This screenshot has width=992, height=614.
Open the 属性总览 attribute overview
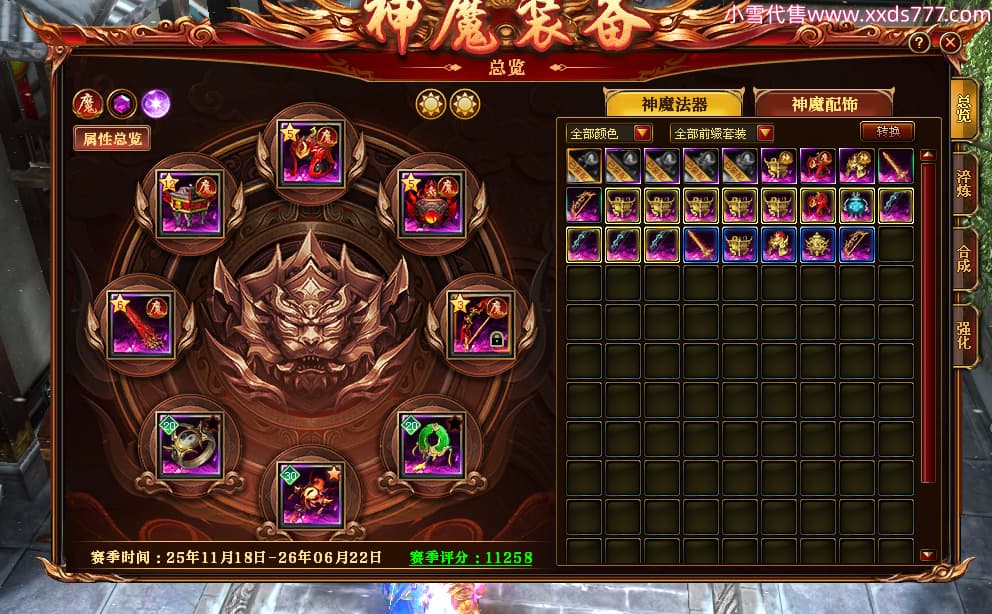(x=112, y=138)
